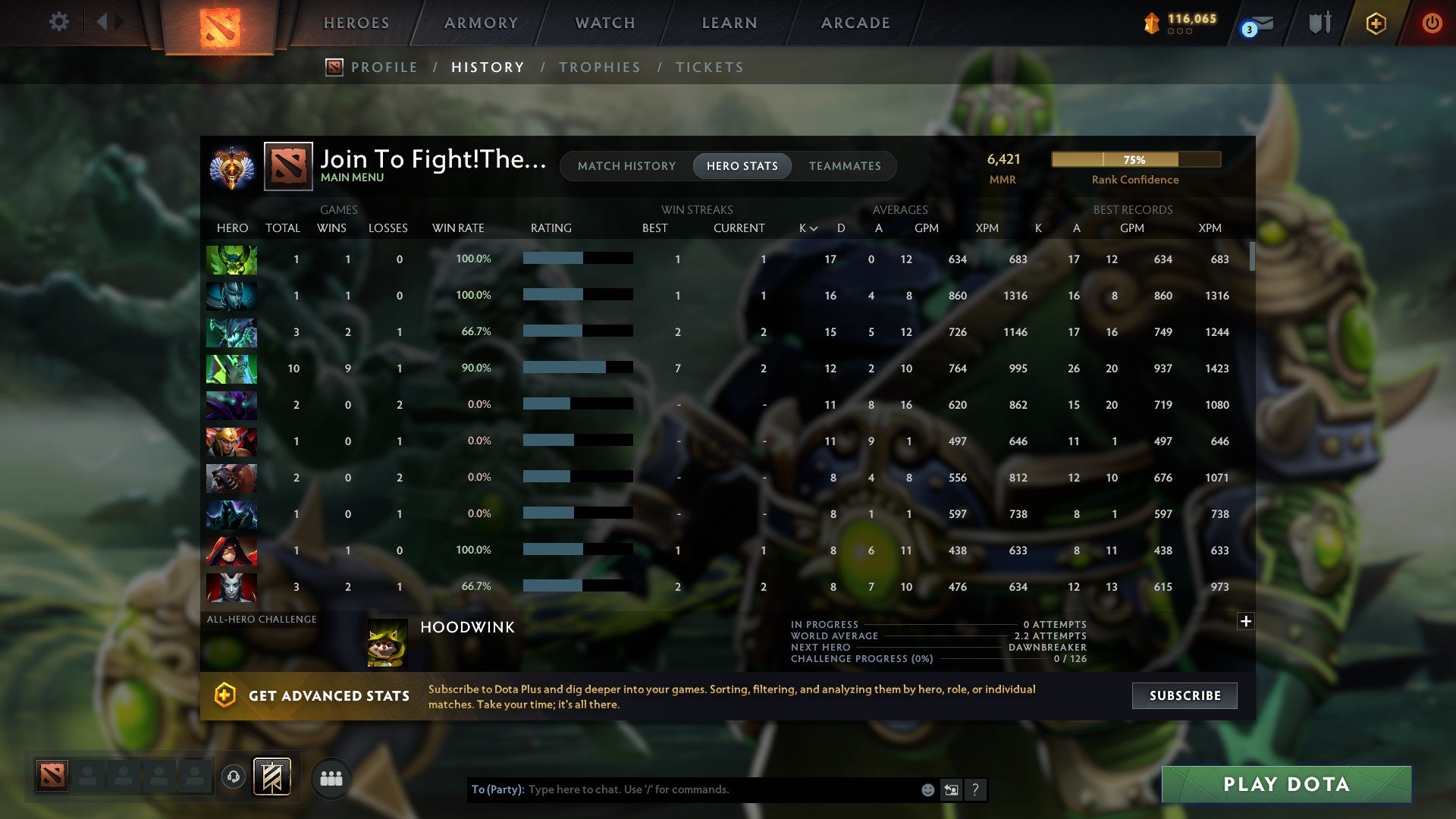Open the guild banner icon above chat
Screen dimensions: 1456x819
tap(271, 777)
